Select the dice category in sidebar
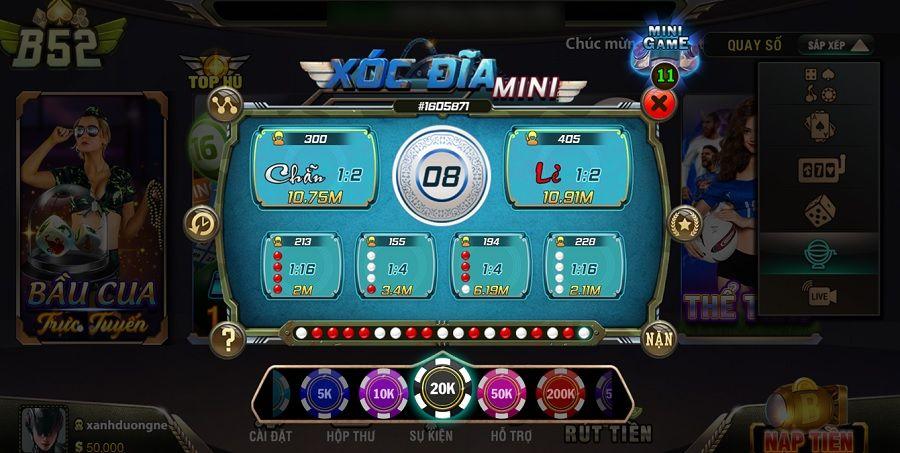The image size is (900, 453). click(819, 210)
